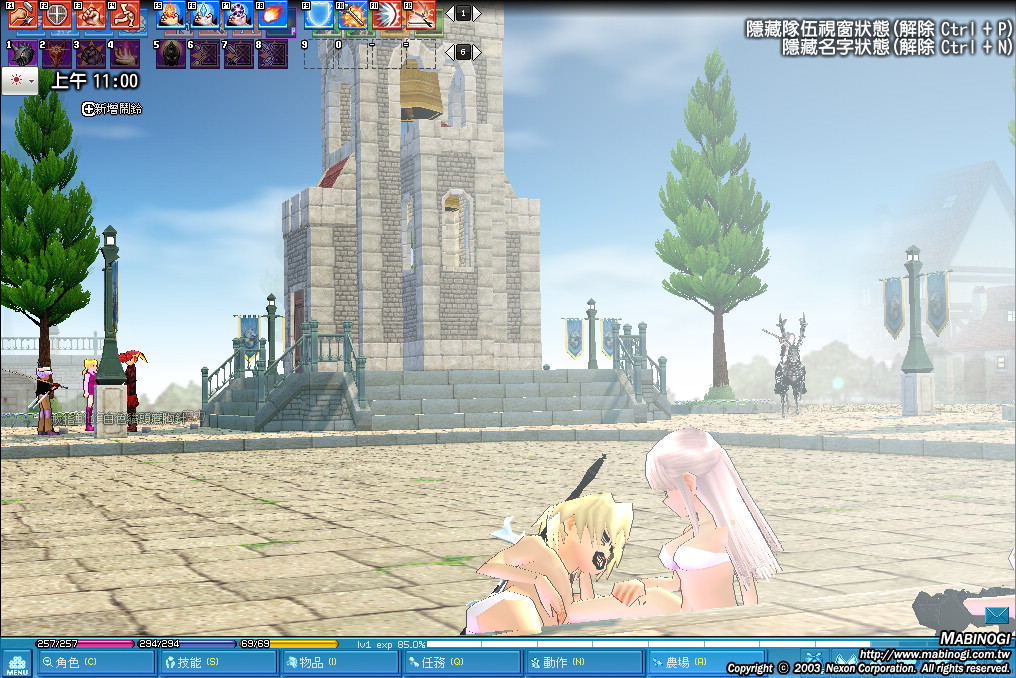Cast the F5 firebolt hand spell
Screen dimensions: 1016x678
point(171,15)
